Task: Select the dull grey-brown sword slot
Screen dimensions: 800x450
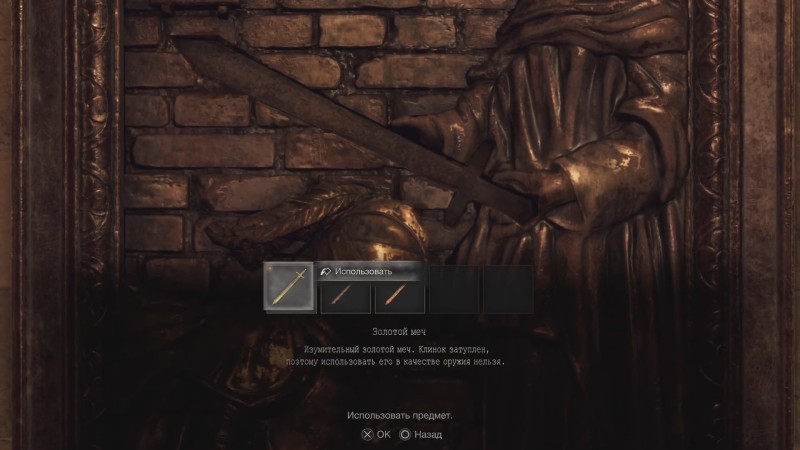Action: tap(345, 297)
